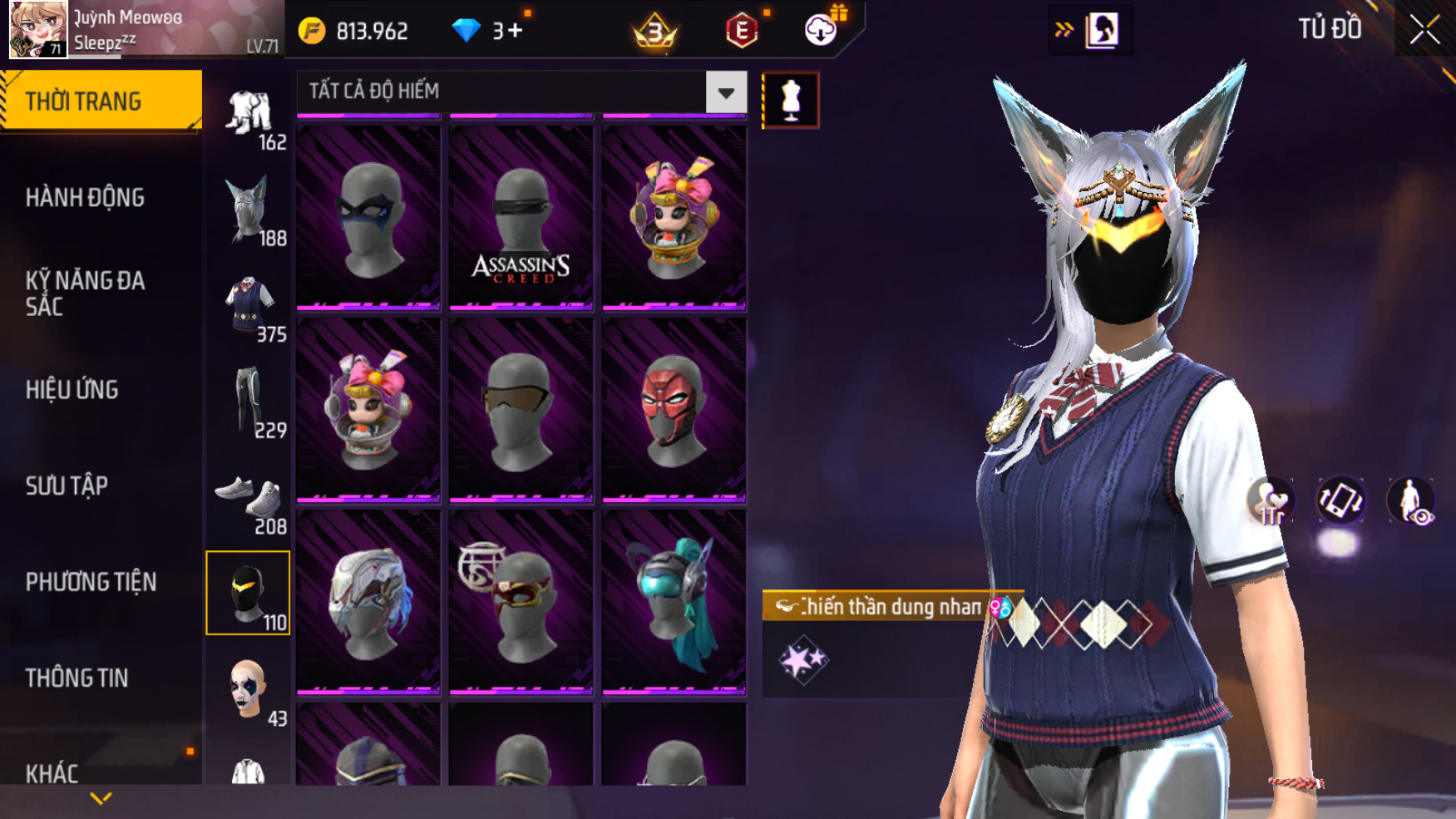
Task: Choose the red and black face mask
Action: (674, 410)
